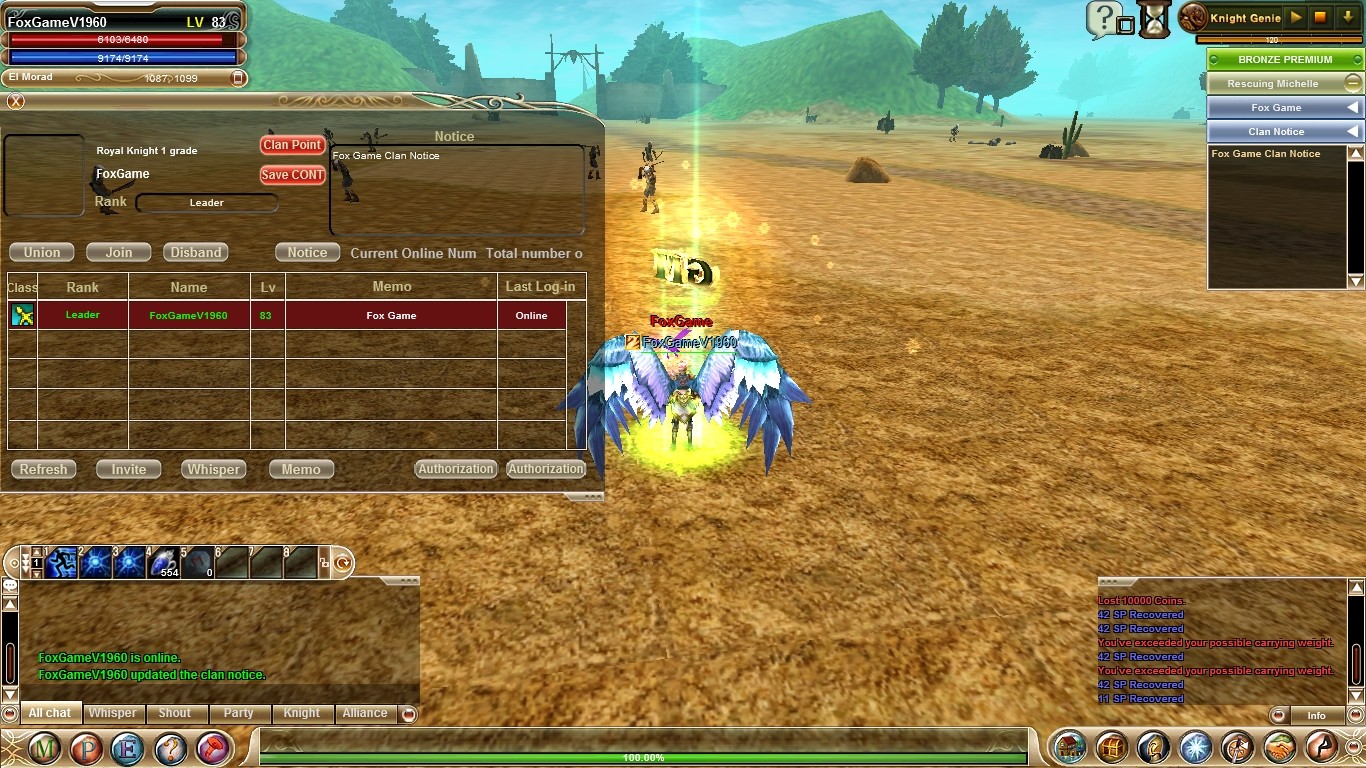Switch to the Party chat tab
Image resolution: width=1366 pixels, height=768 pixels.
pyautogui.click(x=238, y=713)
